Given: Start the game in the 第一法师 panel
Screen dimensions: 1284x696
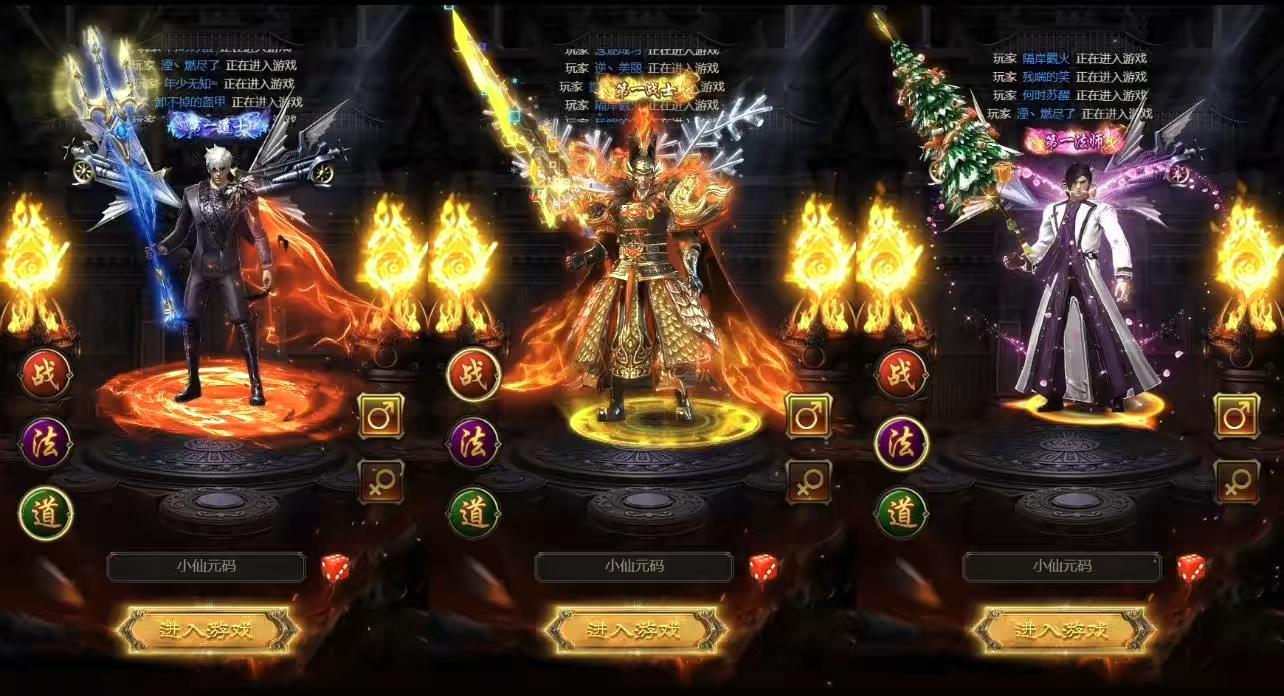Looking at the screenshot, I should coord(1064,630).
